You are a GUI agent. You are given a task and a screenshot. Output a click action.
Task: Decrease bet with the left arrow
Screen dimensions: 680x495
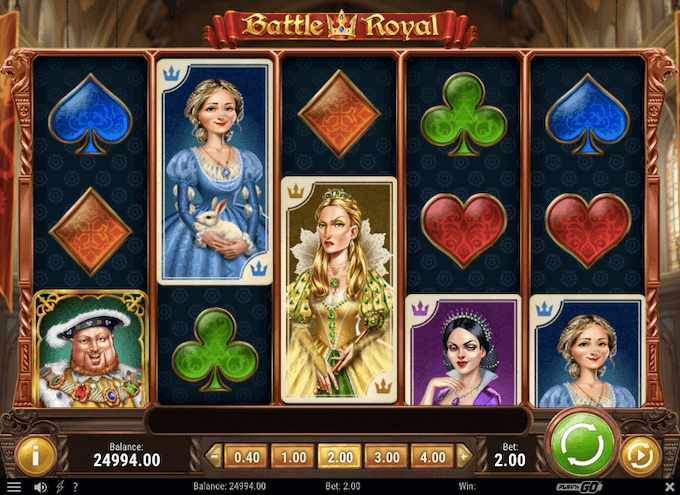[213, 457]
